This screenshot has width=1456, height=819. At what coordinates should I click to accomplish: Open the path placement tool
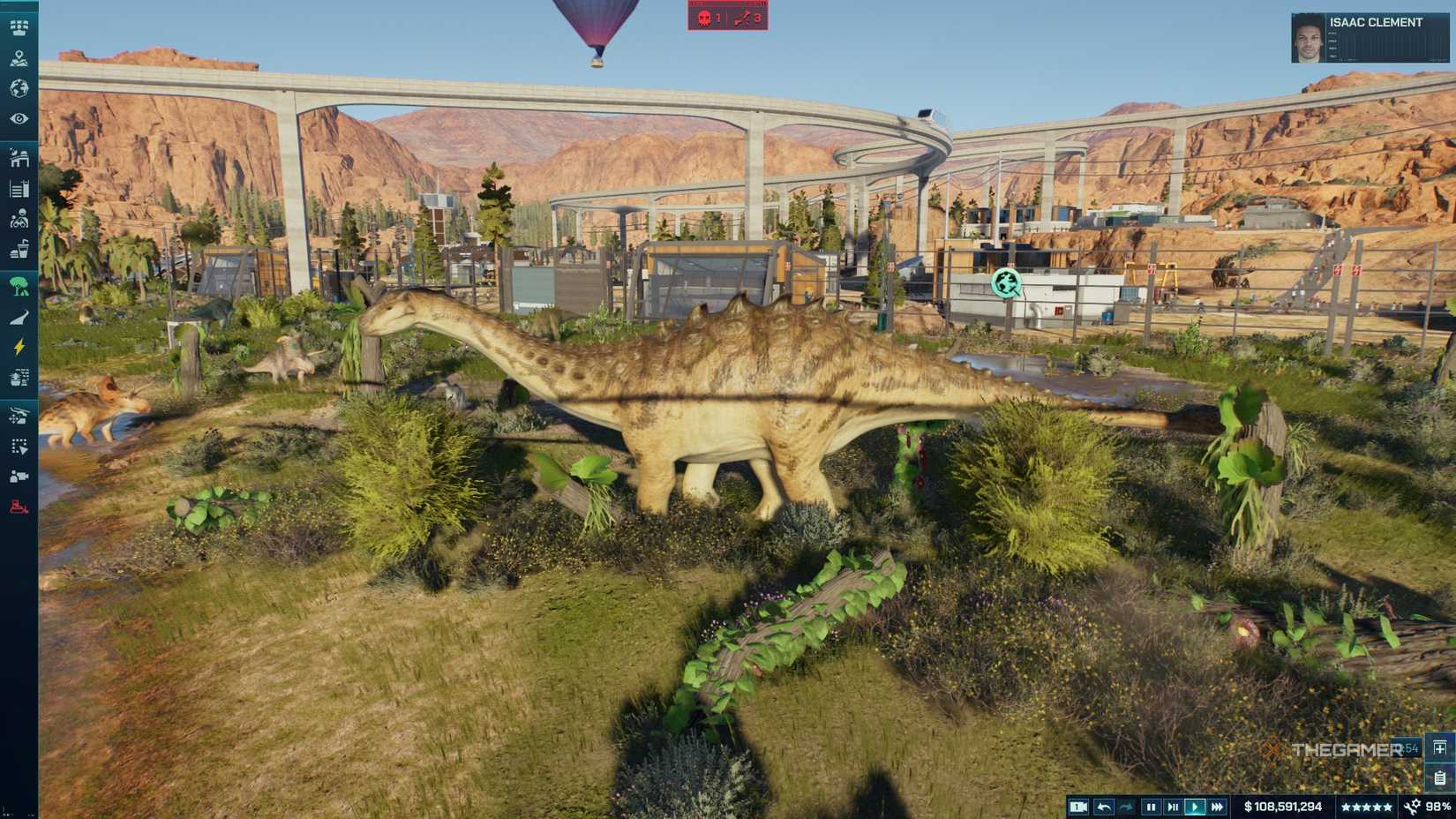(x=18, y=315)
